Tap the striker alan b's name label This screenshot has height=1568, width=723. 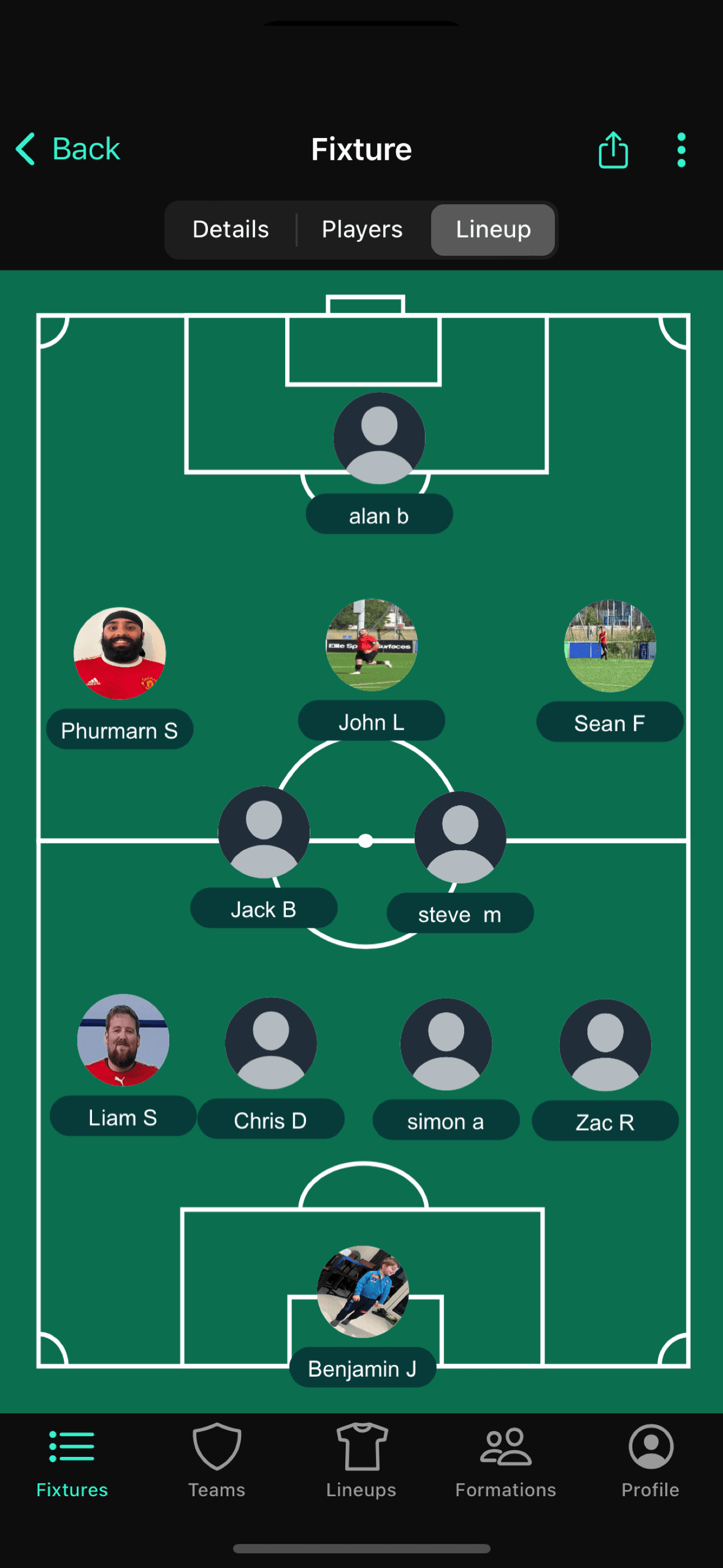(x=379, y=515)
